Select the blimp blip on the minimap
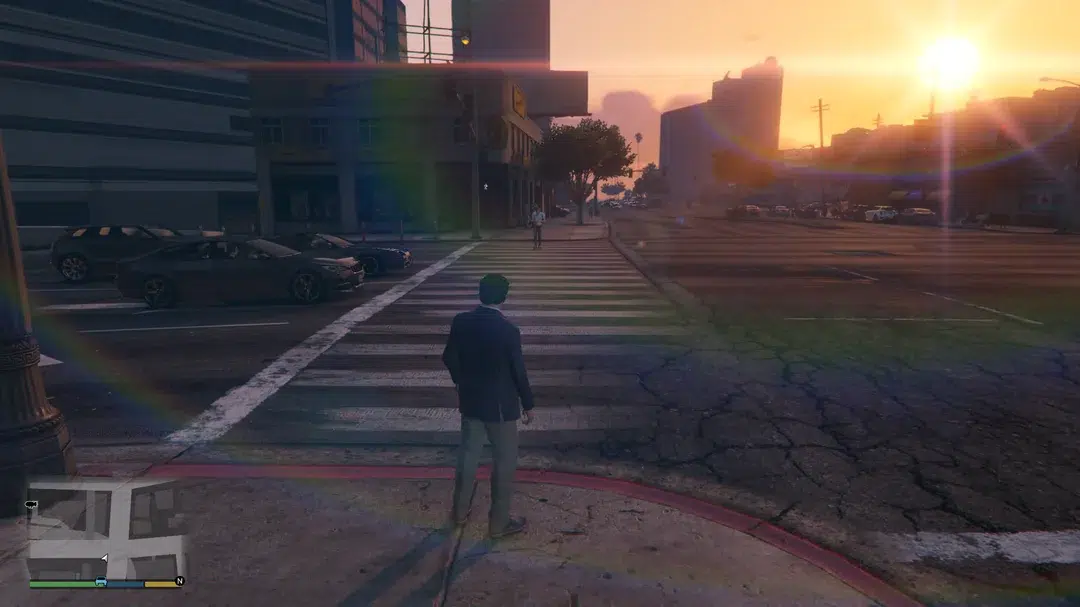 coord(33,506)
